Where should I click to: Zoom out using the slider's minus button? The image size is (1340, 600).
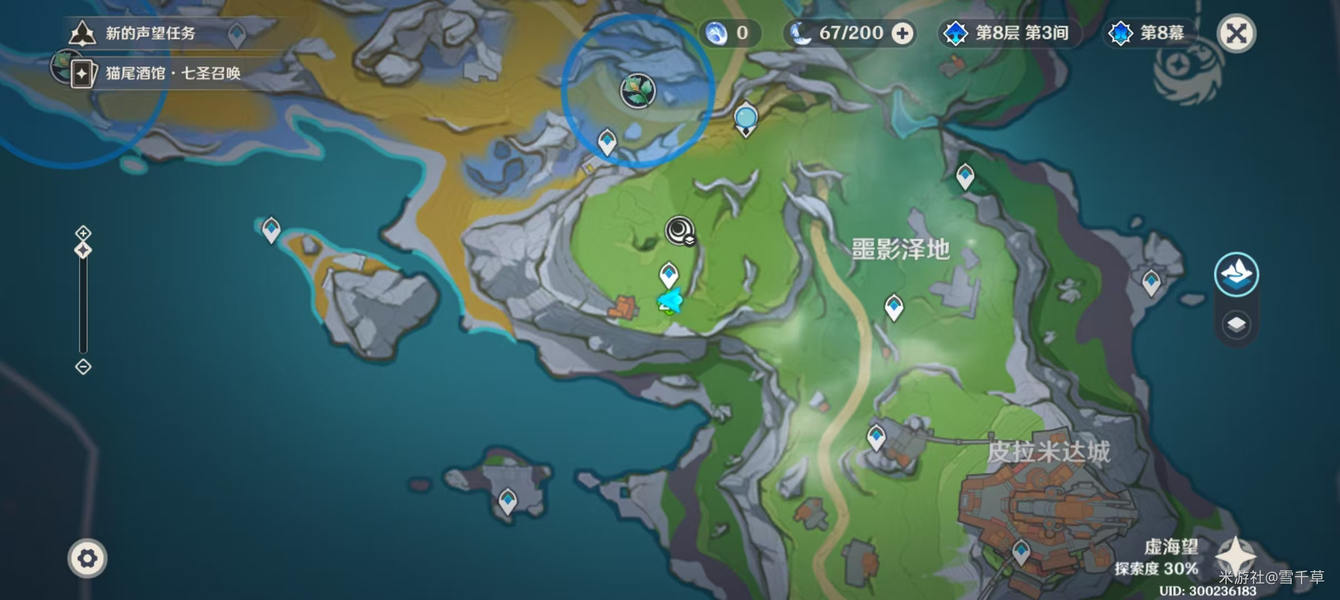click(x=83, y=367)
